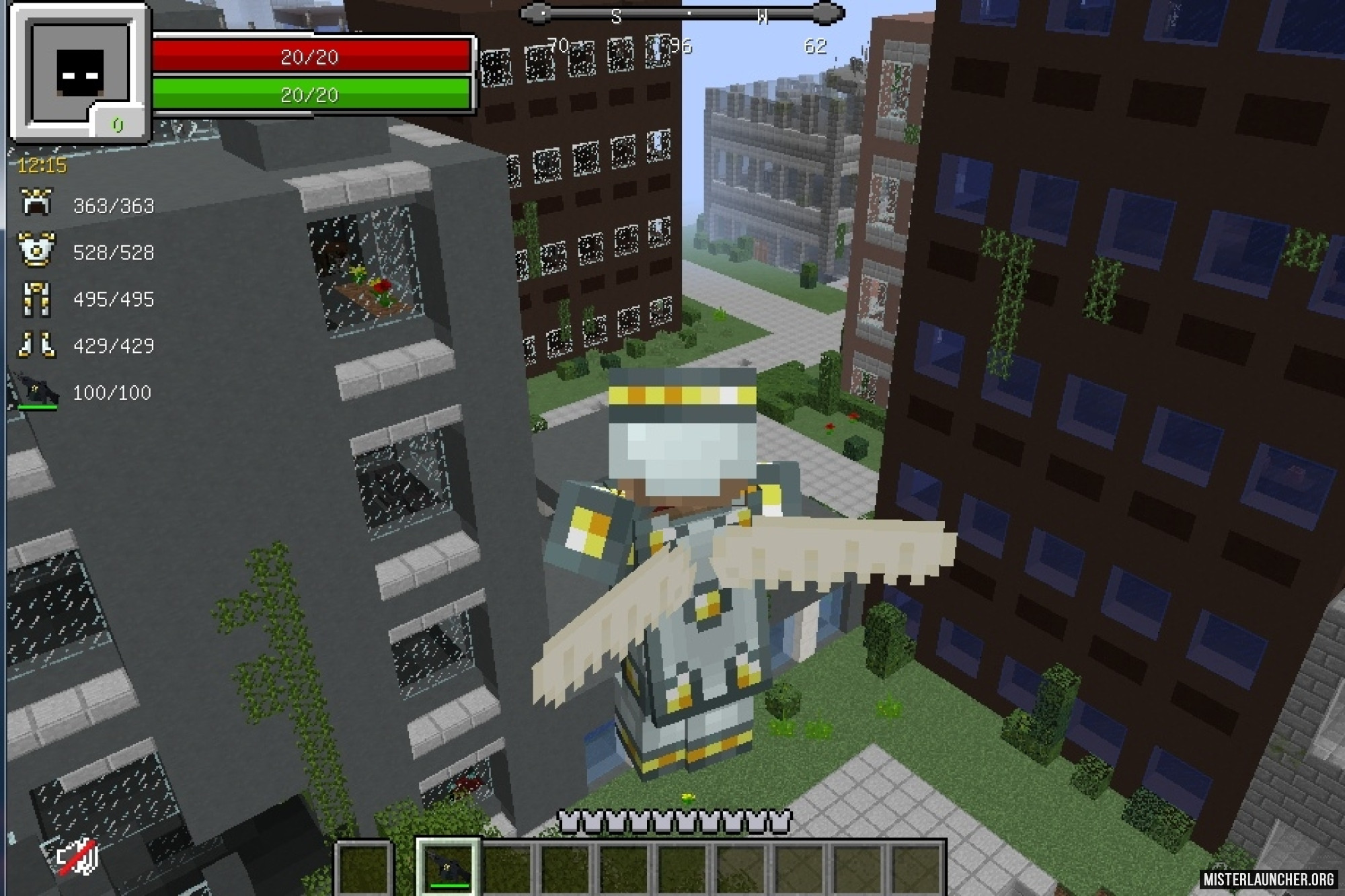This screenshot has width=1345, height=896.
Task: Select the hotbar slot holding the black weapon
Action: click(448, 866)
